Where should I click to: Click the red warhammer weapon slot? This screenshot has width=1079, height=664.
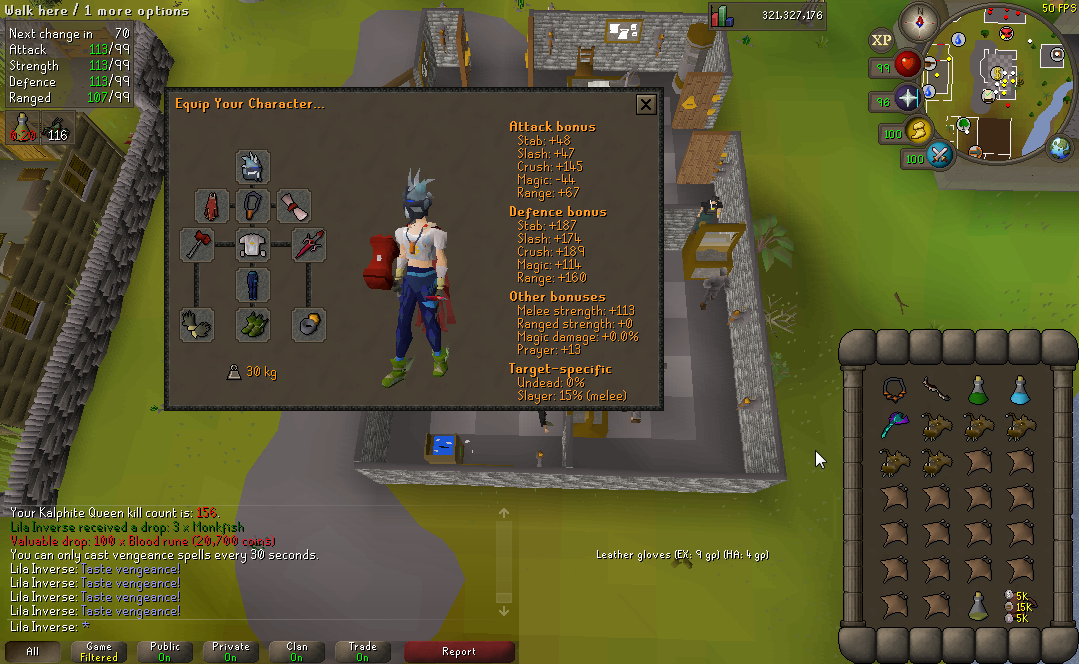[196, 244]
